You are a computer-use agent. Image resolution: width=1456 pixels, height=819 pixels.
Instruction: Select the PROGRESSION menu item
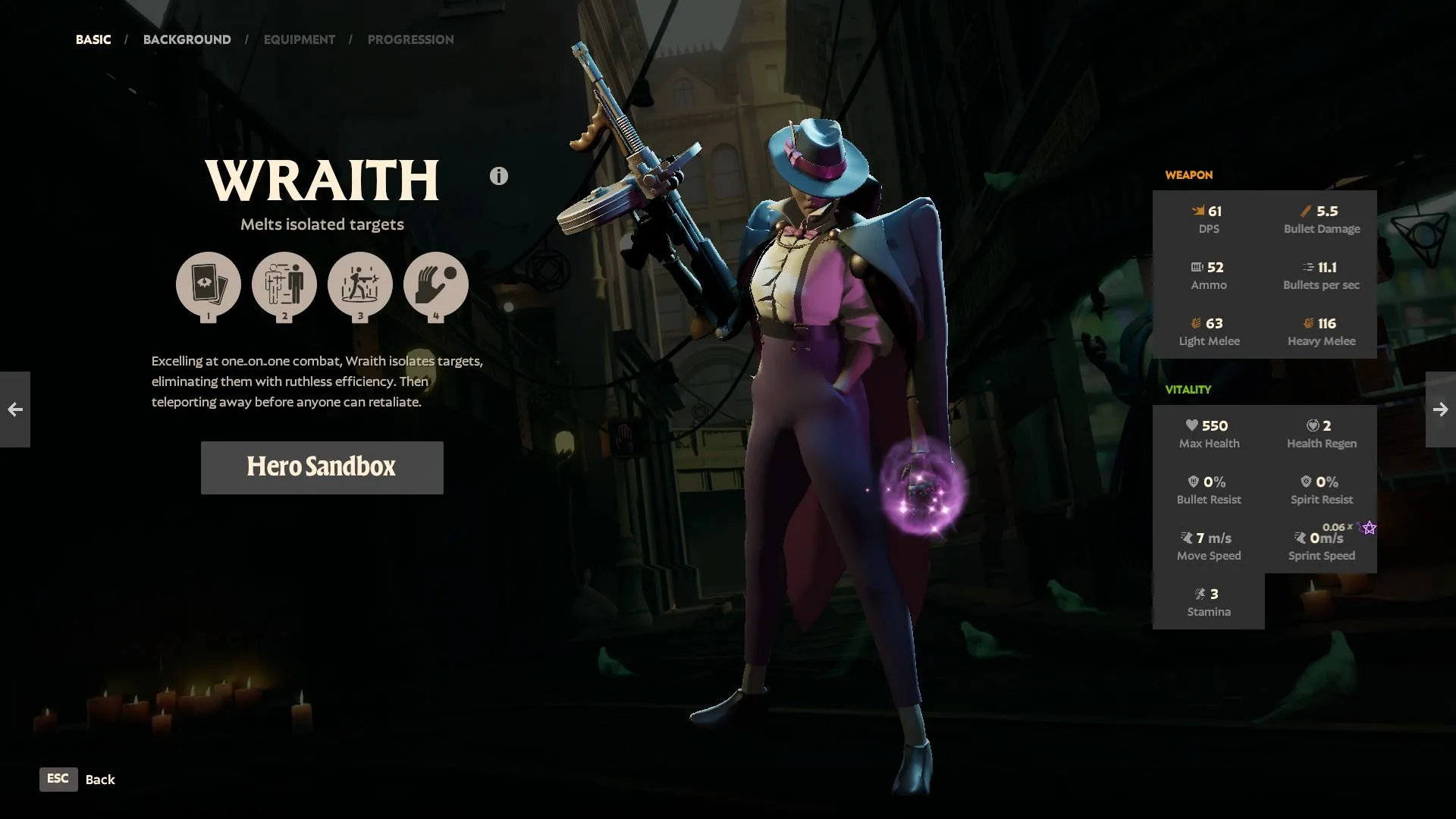click(411, 39)
